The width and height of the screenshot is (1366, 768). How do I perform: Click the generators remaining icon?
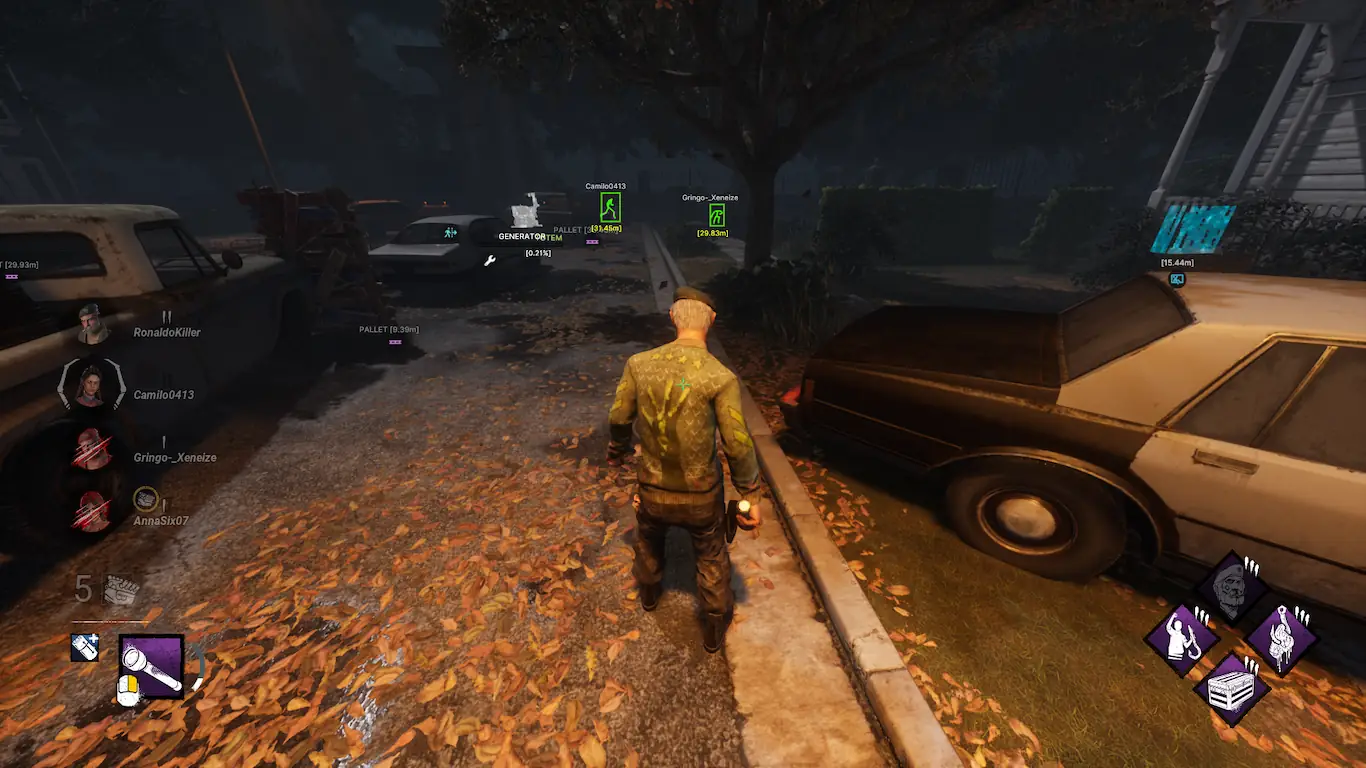pos(120,590)
